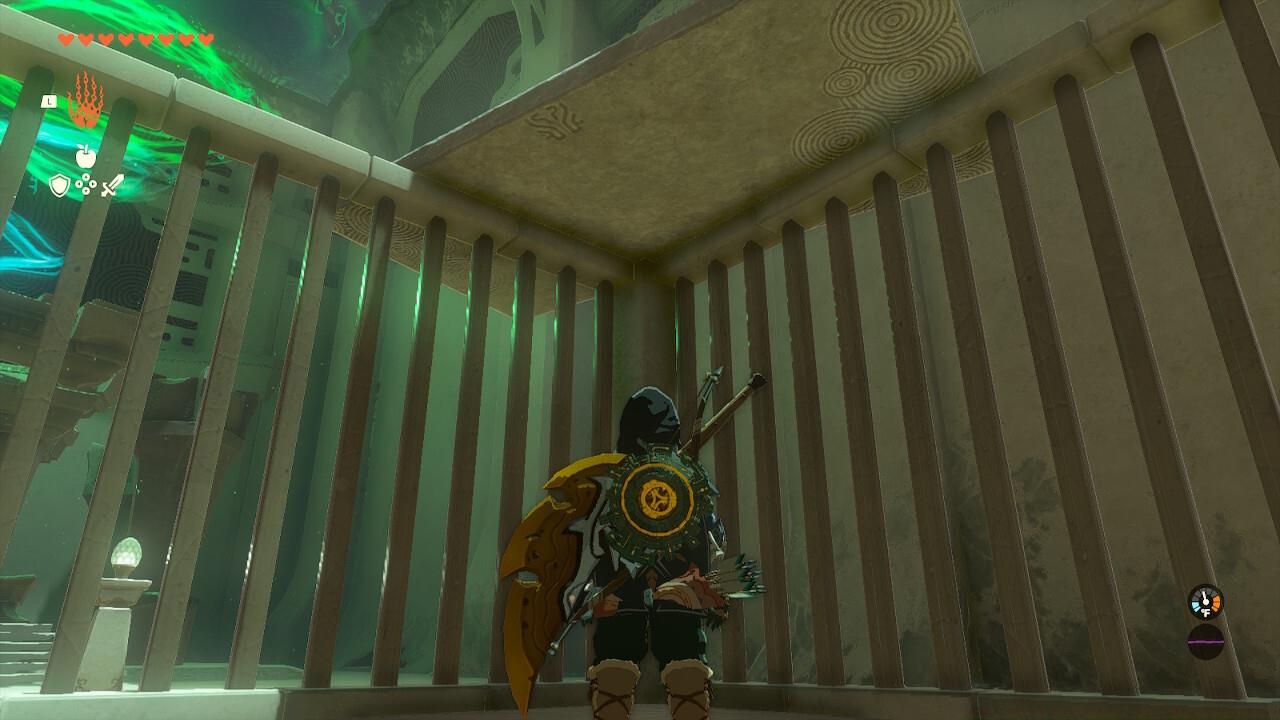Click the apple food icon
The width and height of the screenshot is (1280, 720).
pos(86,157)
